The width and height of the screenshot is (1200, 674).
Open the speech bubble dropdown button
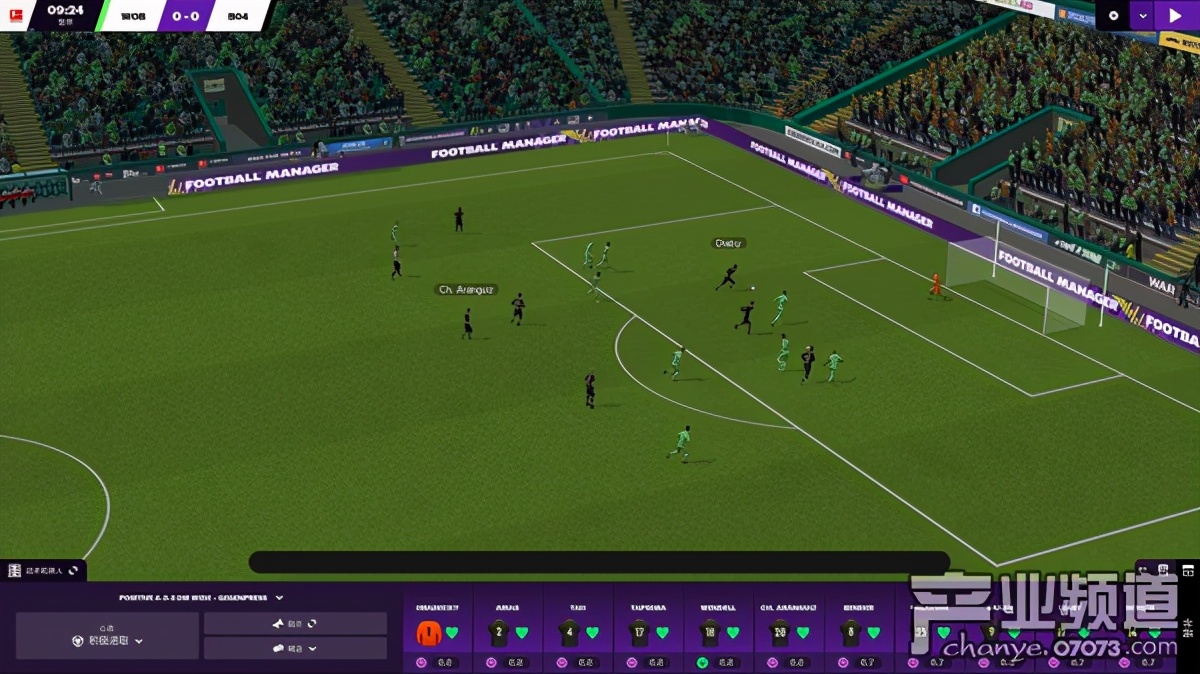tap(294, 648)
